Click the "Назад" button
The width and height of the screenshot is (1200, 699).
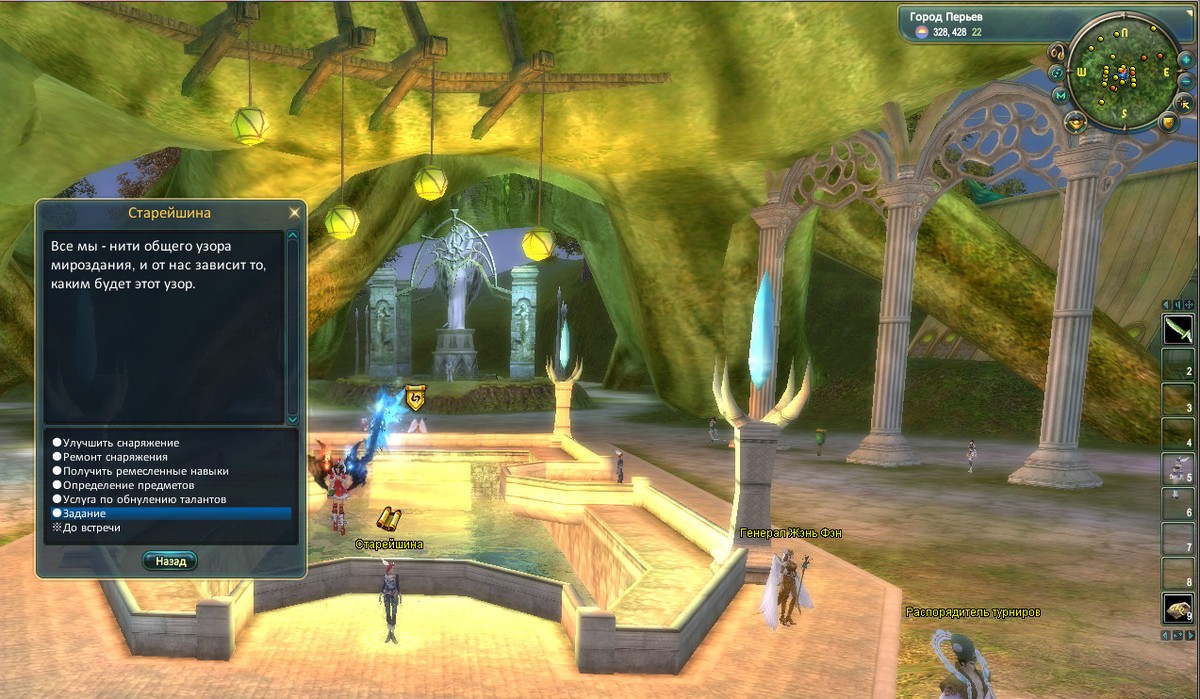[170, 561]
